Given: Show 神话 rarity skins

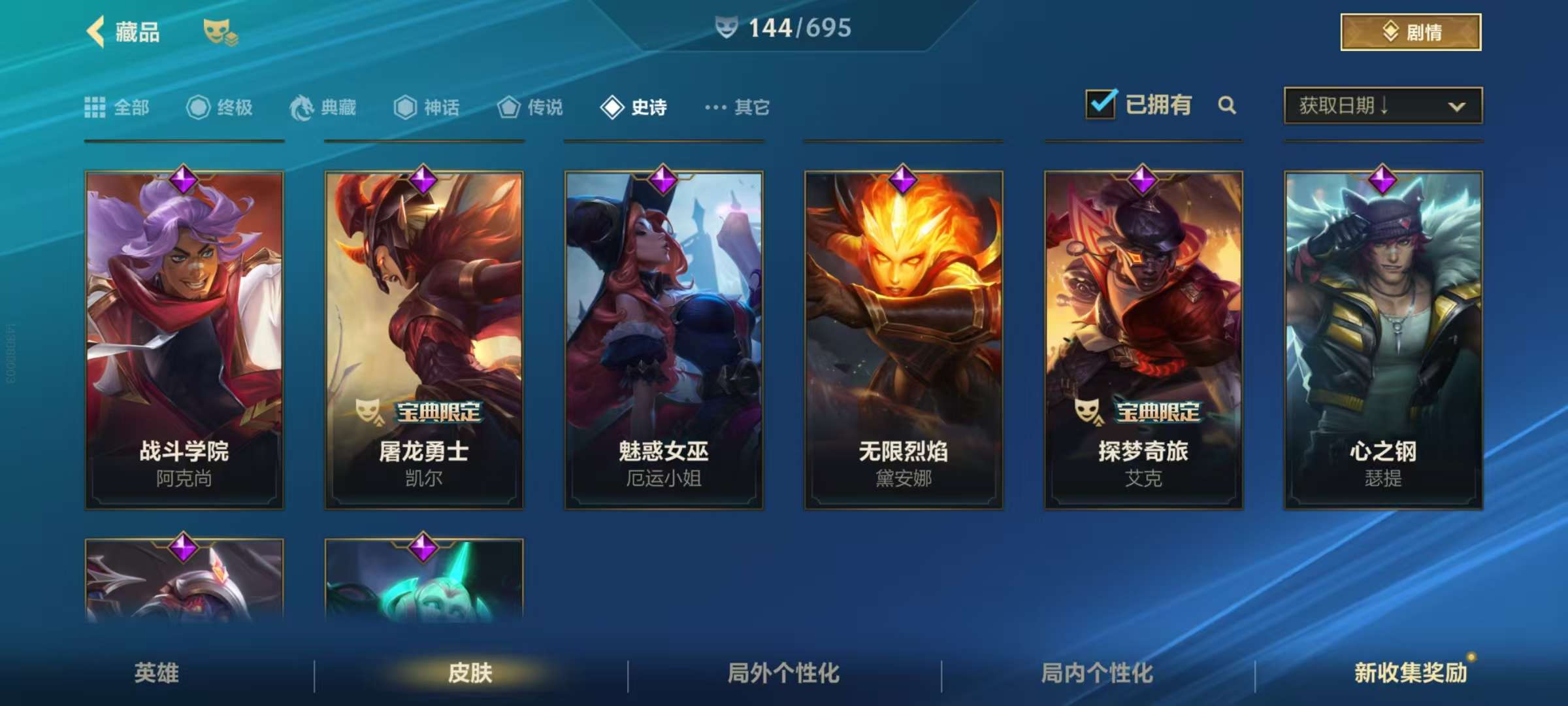Looking at the screenshot, I should click(427, 107).
